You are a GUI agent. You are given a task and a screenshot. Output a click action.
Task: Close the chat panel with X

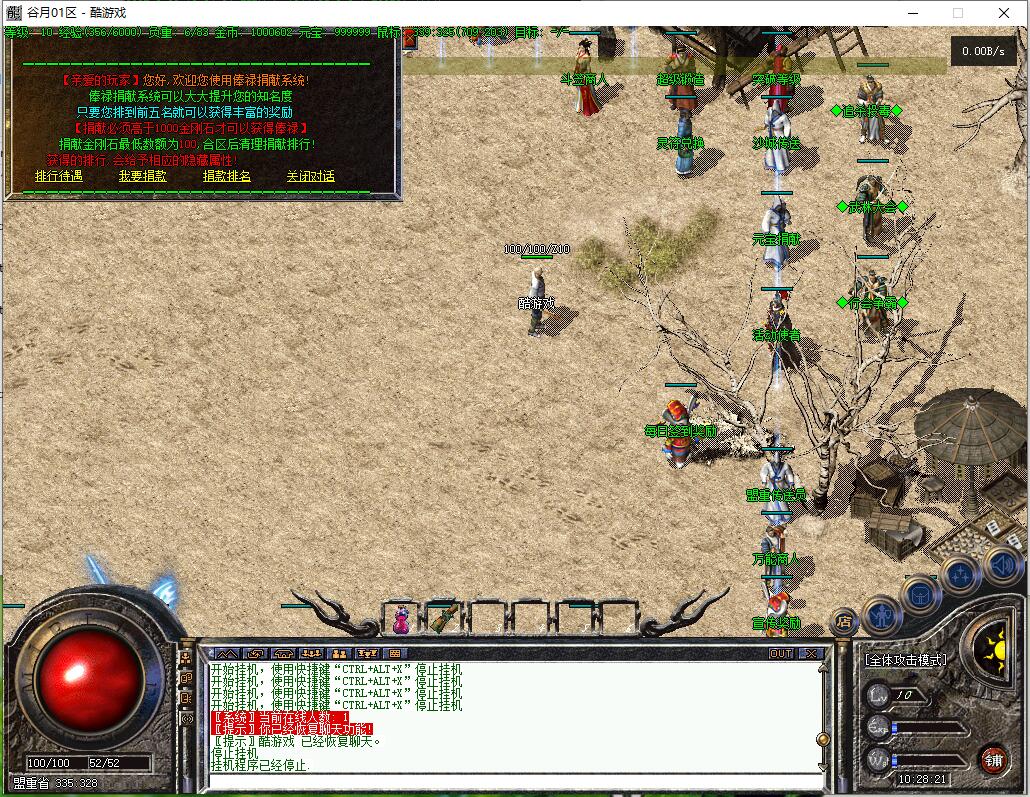tap(811, 653)
